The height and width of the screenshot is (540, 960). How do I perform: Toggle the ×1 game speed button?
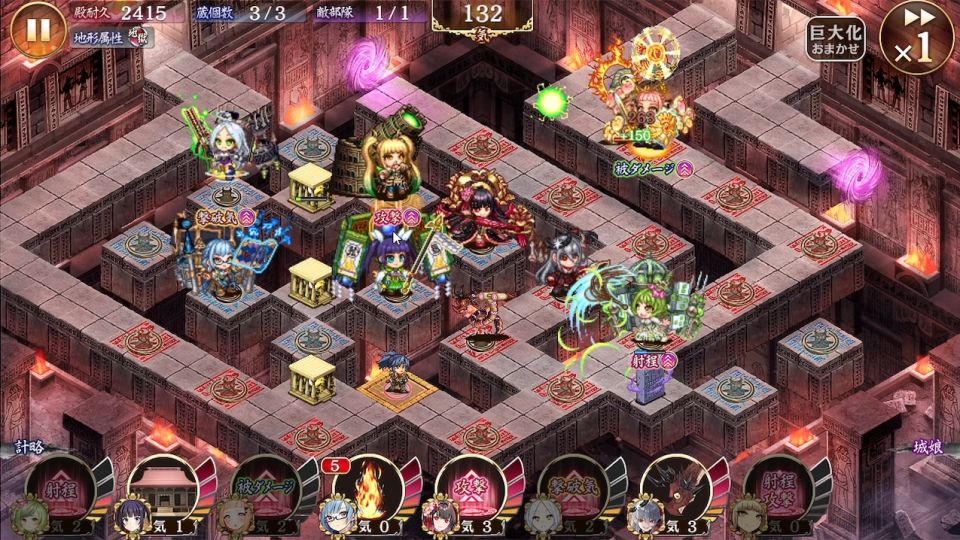click(917, 37)
